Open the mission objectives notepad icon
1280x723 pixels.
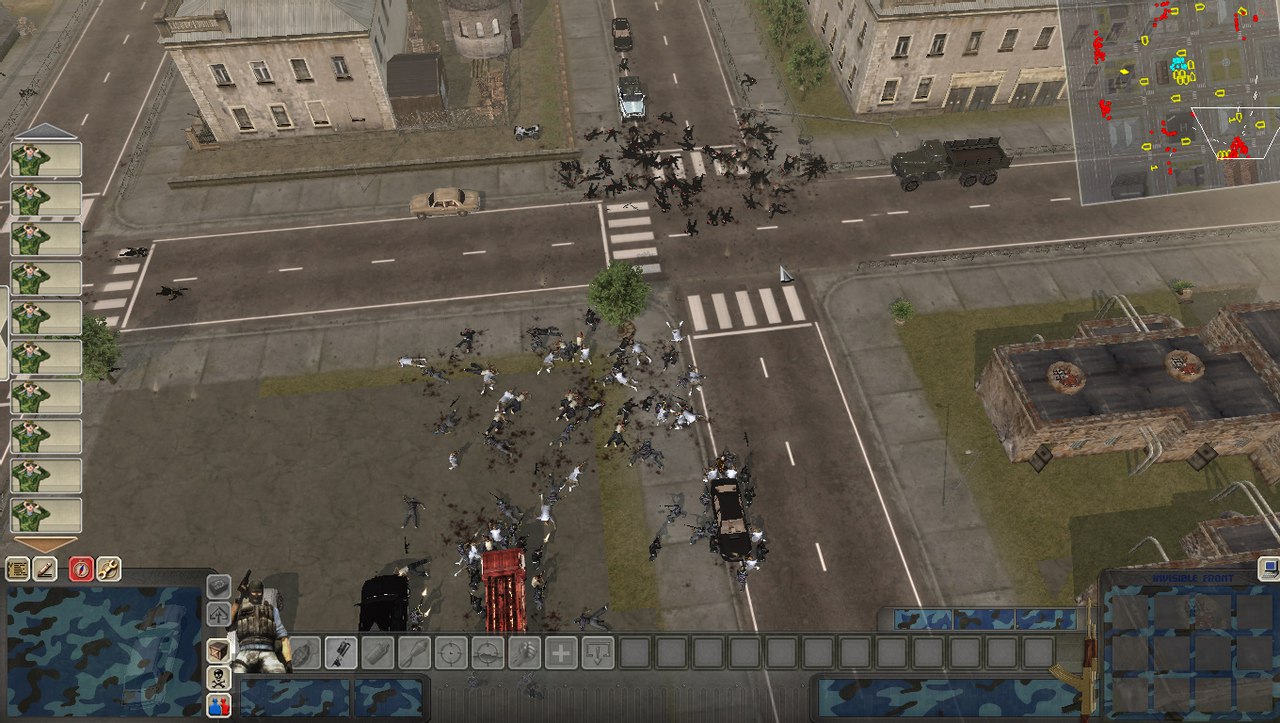[17, 569]
